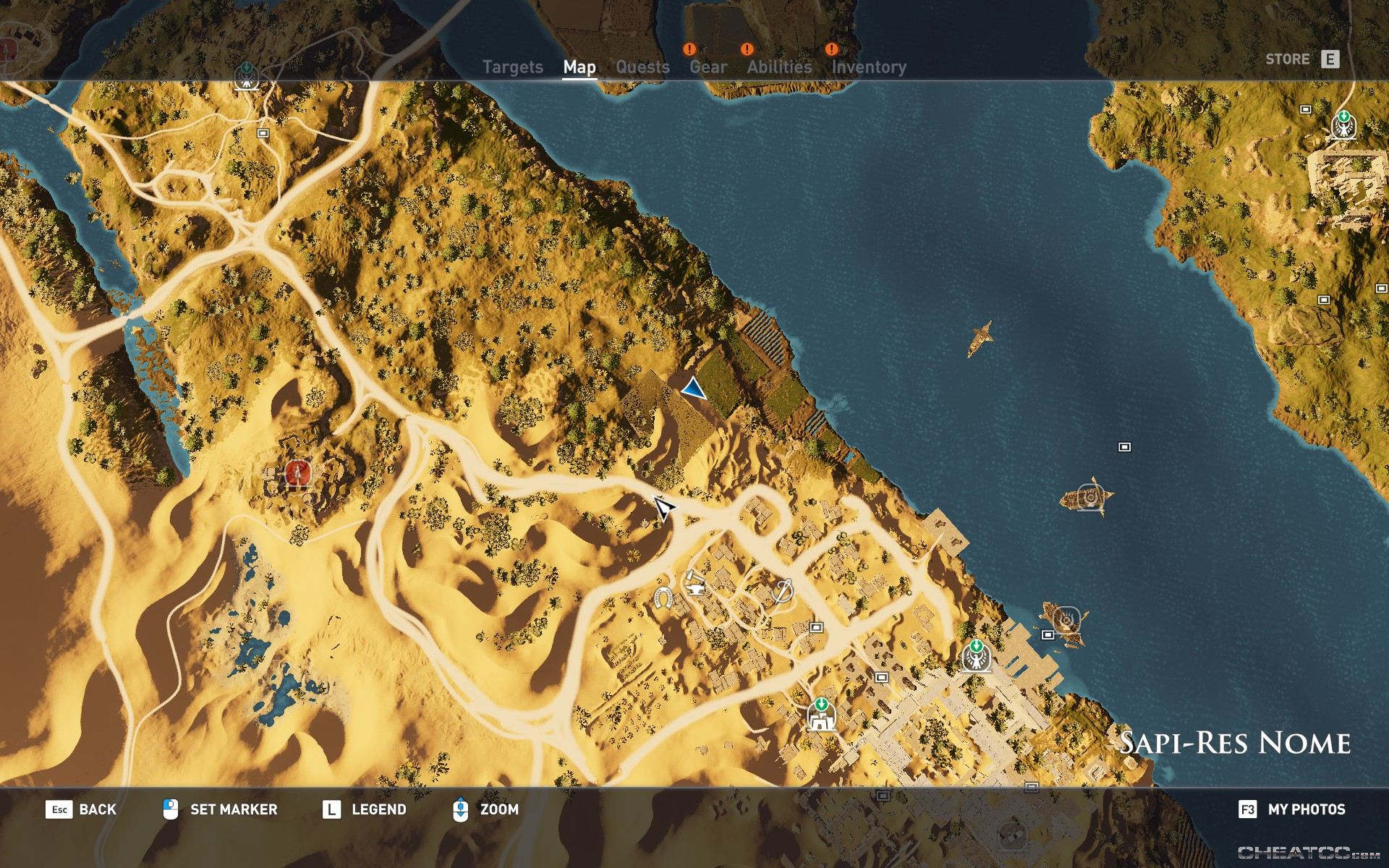Choose the stable horseshoe map marker
Viewport: 1389px width, 868px height.
tap(663, 597)
